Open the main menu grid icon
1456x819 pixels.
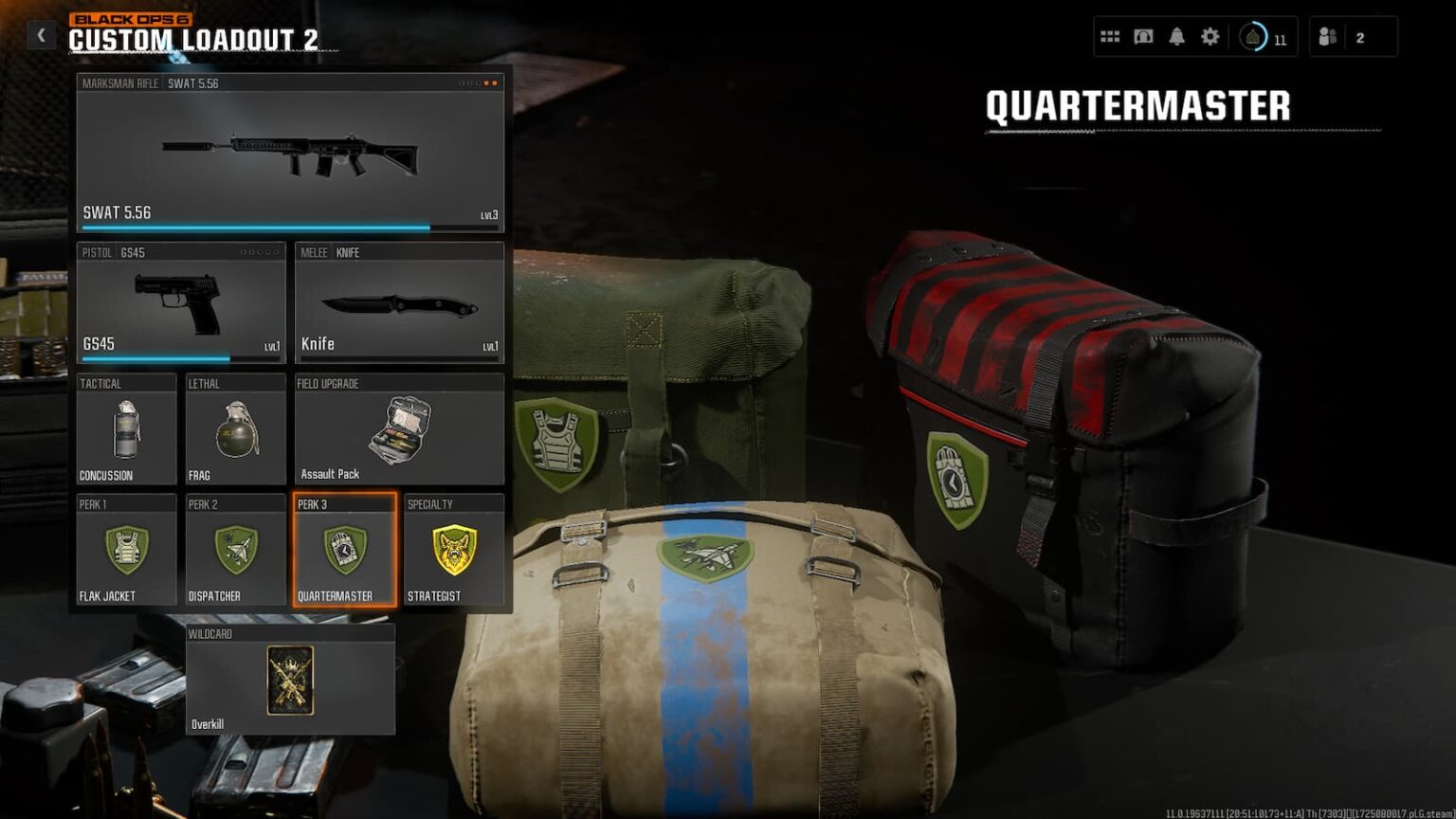(x=1110, y=35)
